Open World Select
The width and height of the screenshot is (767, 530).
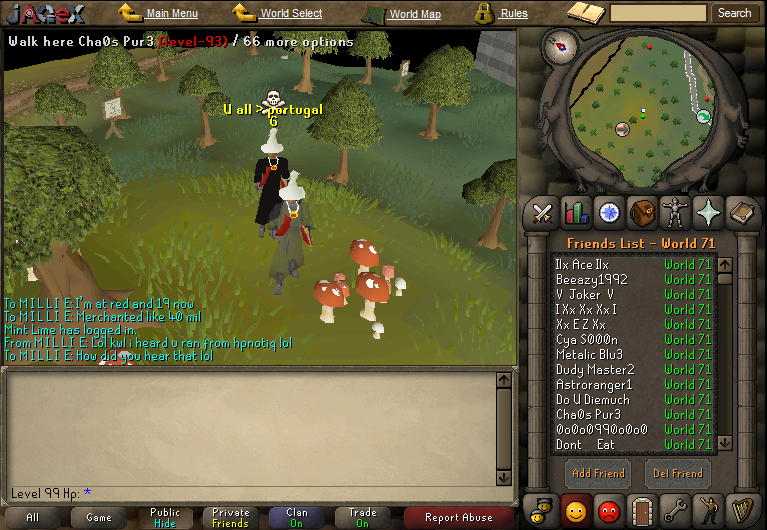point(290,14)
